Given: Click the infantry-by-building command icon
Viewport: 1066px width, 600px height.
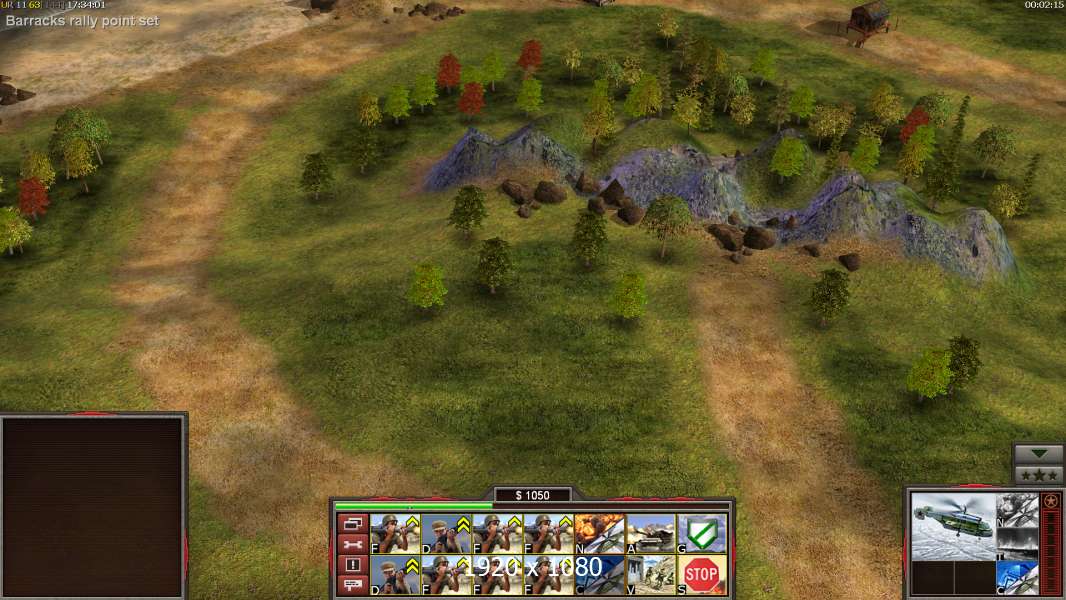Looking at the screenshot, I should [651, 574].
